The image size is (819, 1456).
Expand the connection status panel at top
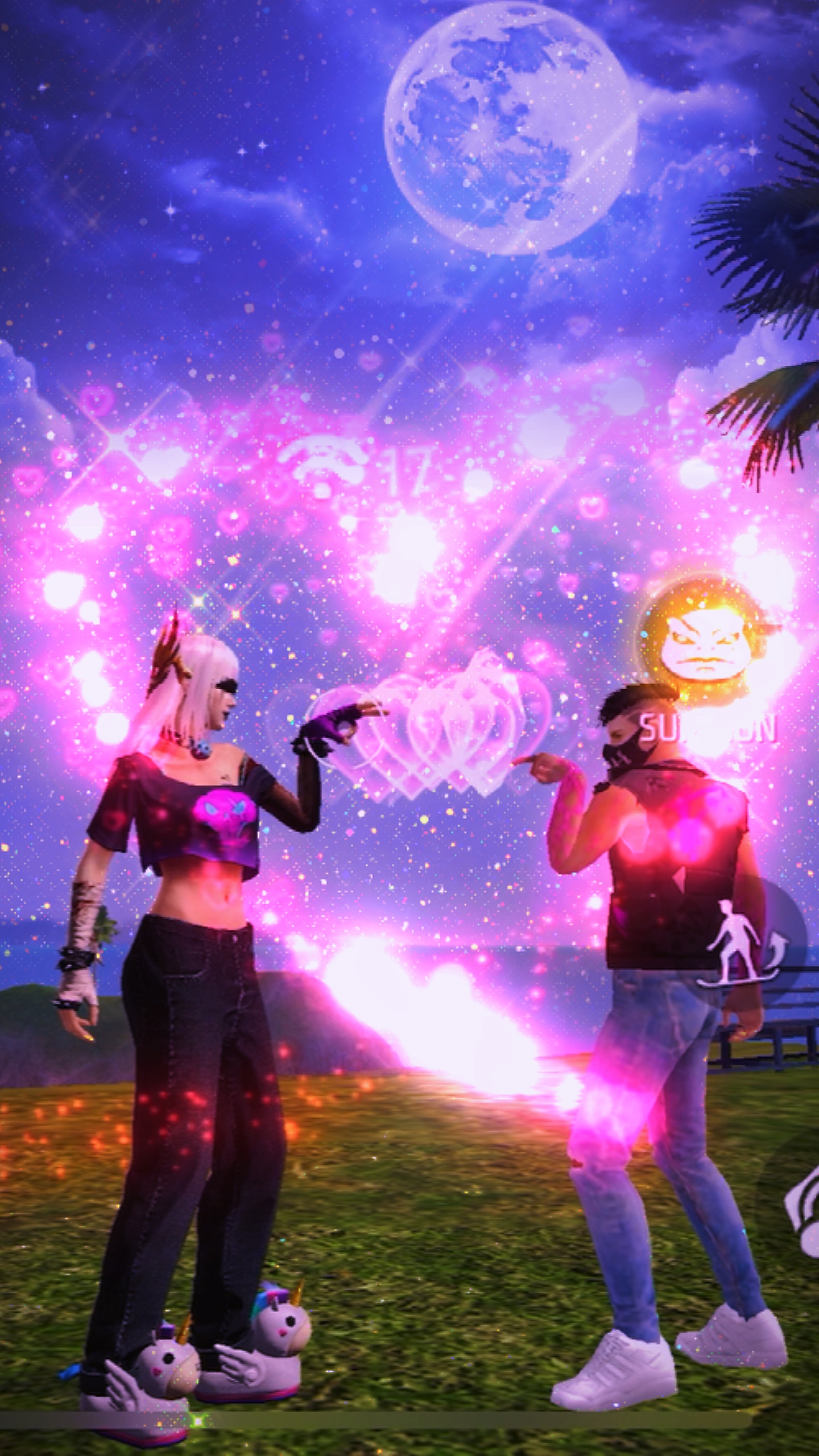[364, 466]
